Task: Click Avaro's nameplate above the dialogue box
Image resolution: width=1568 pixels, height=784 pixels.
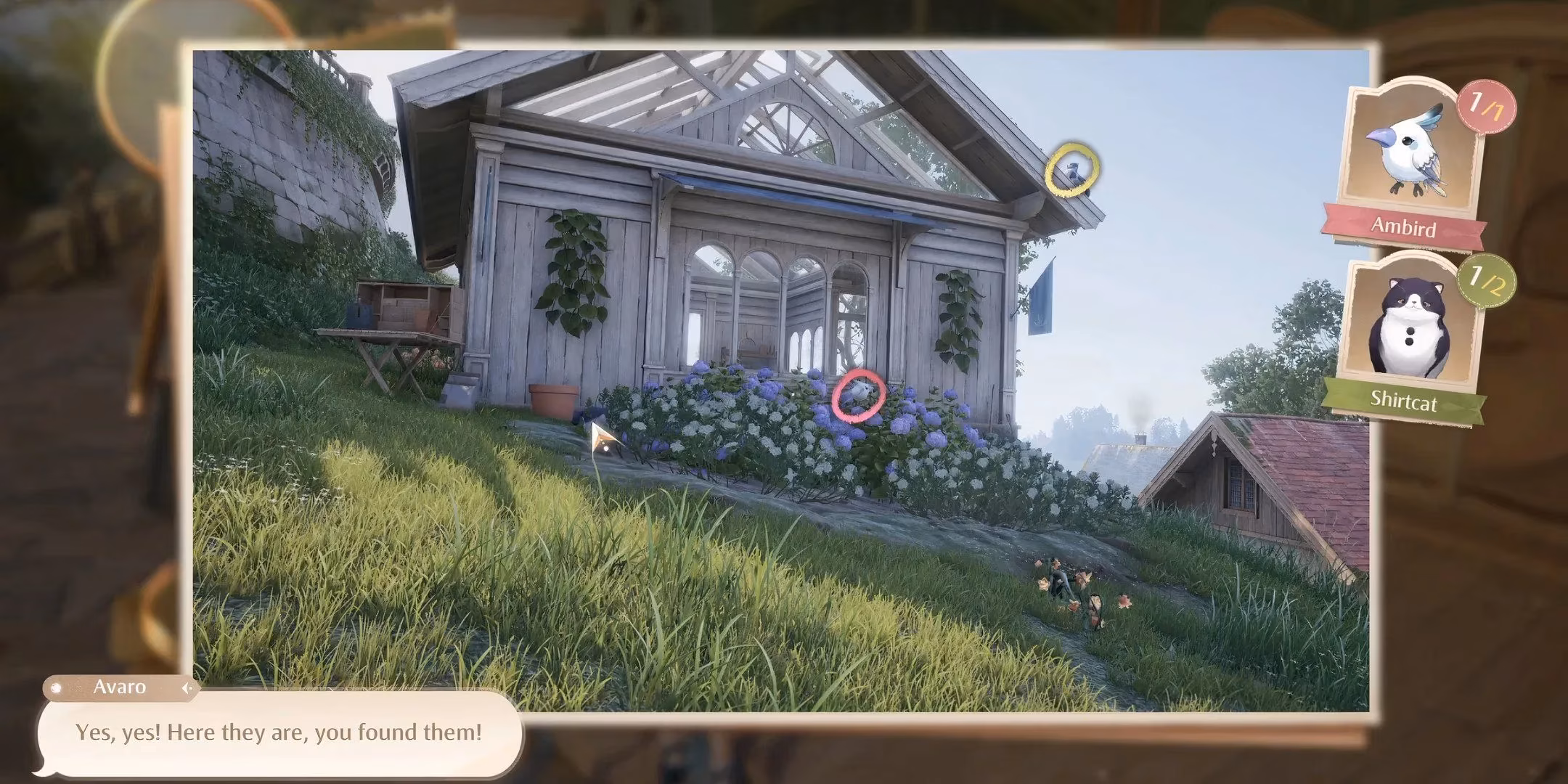Action: click(120, 687)
